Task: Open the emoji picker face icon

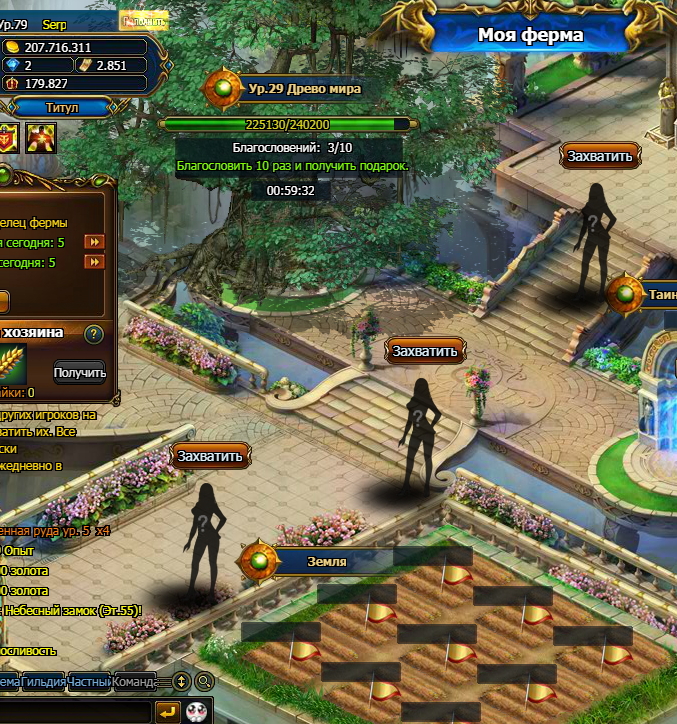Action: tap(196, 711)
